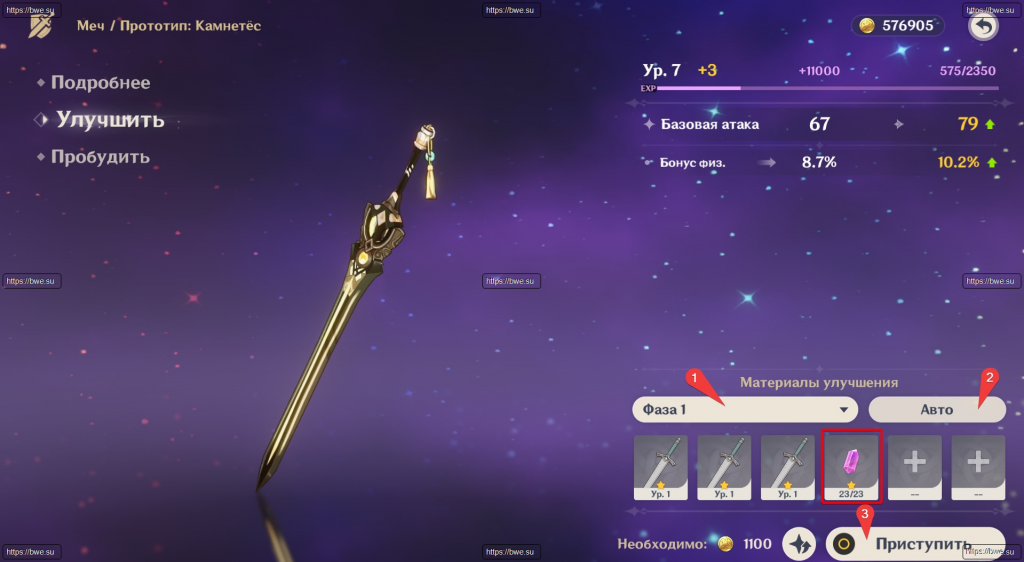1024x562 pixels.
Task: Select the pink crystal material slot
Action: (x=851, y=466)
